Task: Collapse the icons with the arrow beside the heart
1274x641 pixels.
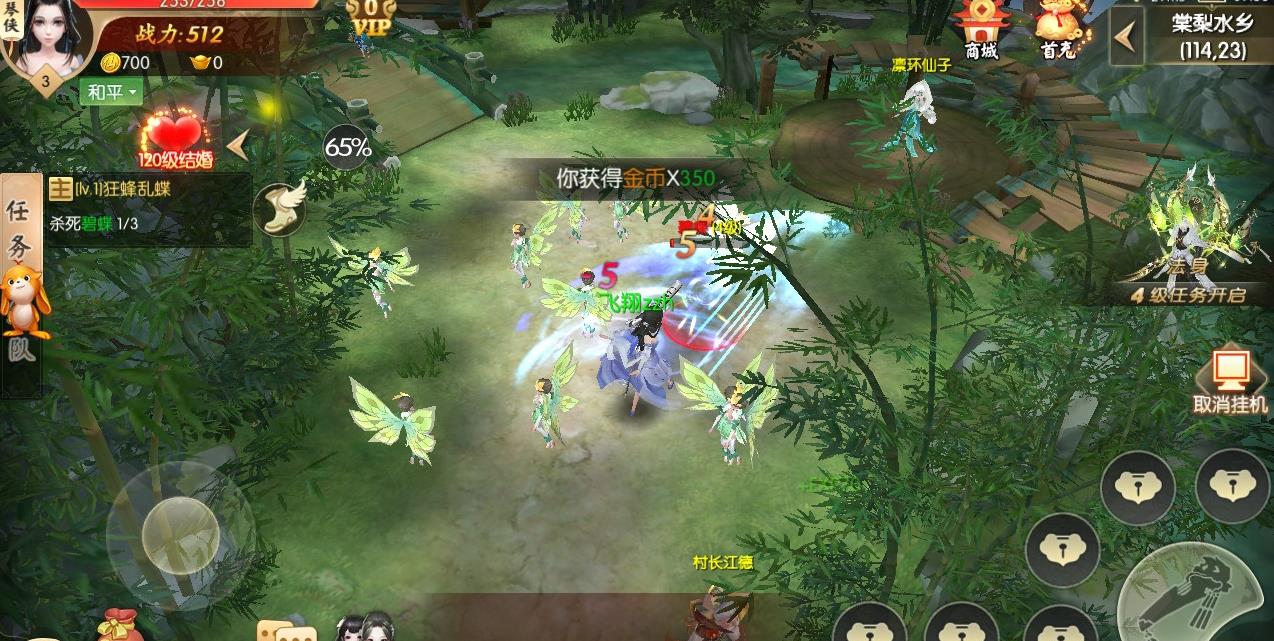Action: [238, 146]
